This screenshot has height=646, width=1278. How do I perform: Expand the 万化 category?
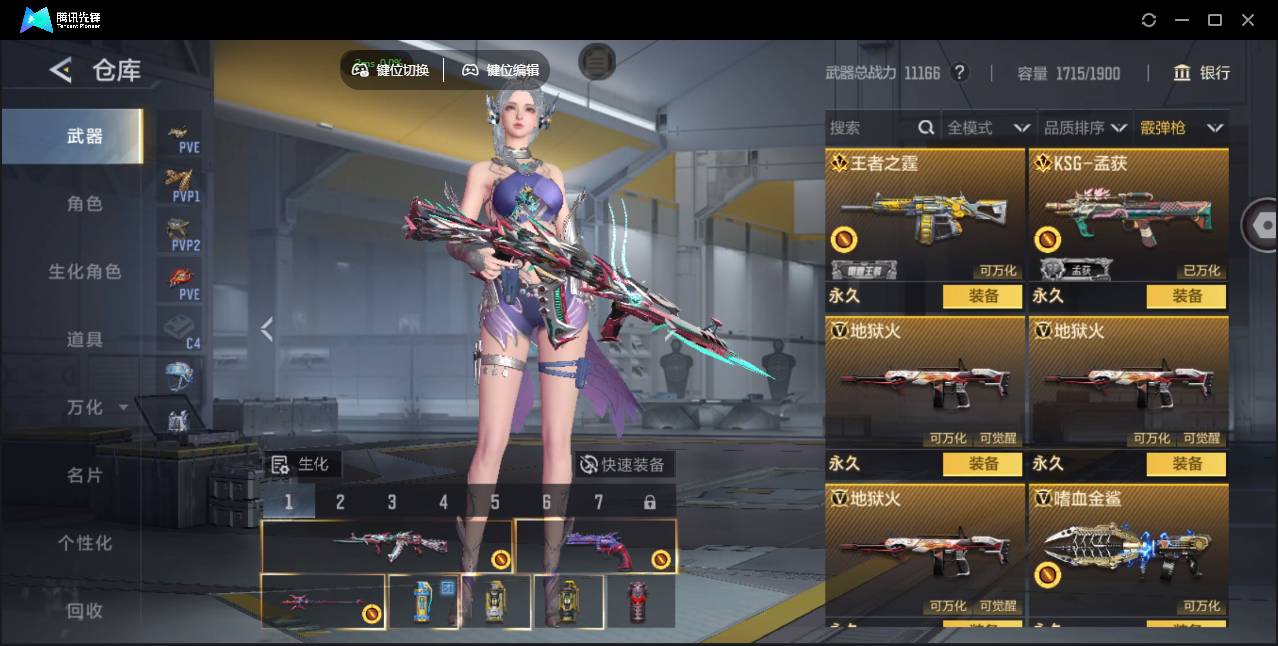(x=95, y=408)
